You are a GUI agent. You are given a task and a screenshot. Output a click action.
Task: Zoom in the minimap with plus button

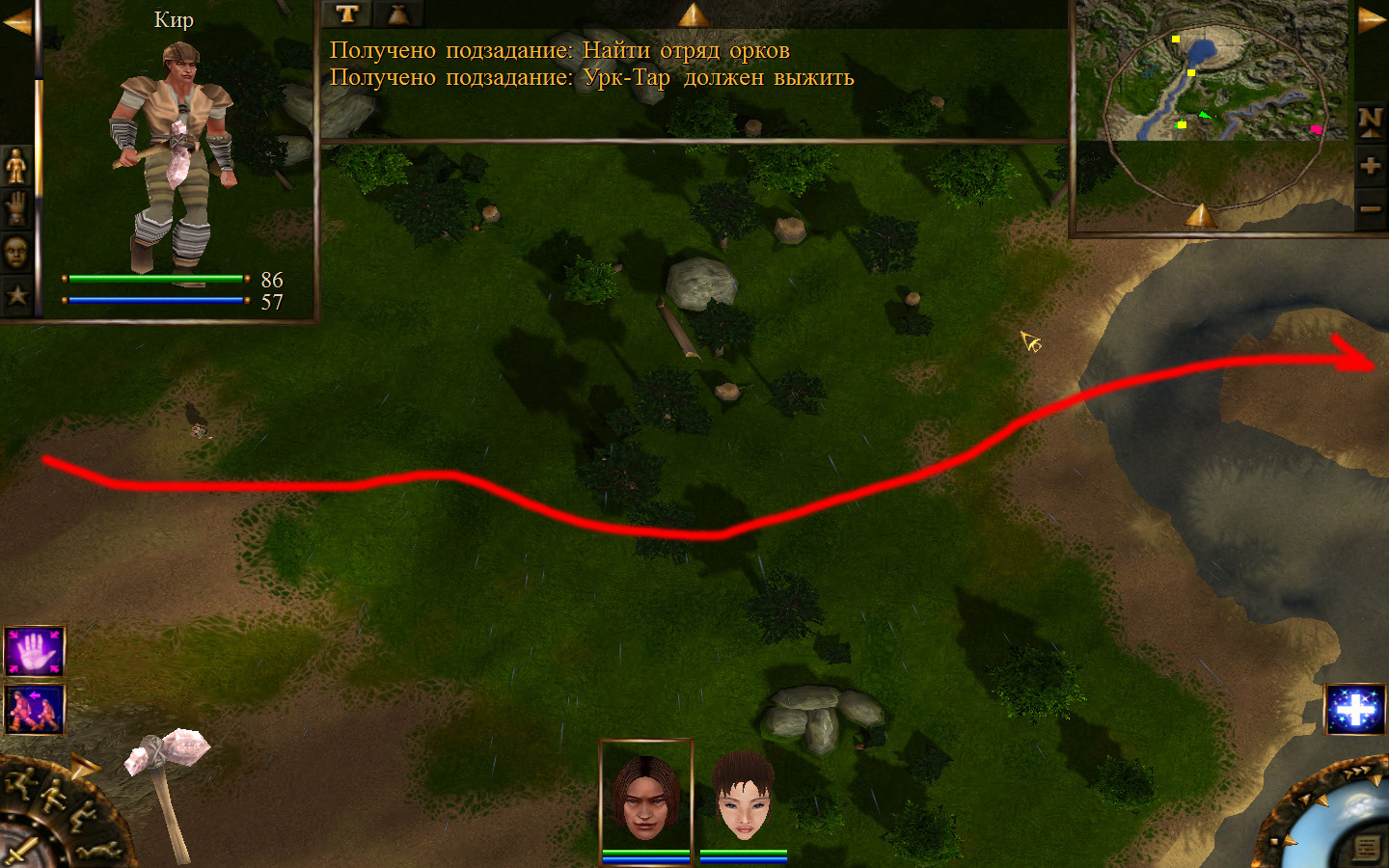(1370, 166)
